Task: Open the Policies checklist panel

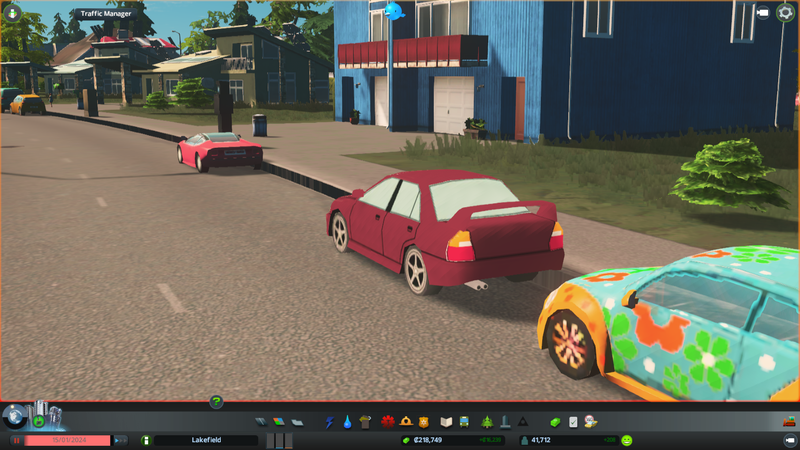Action: point(573,422)
